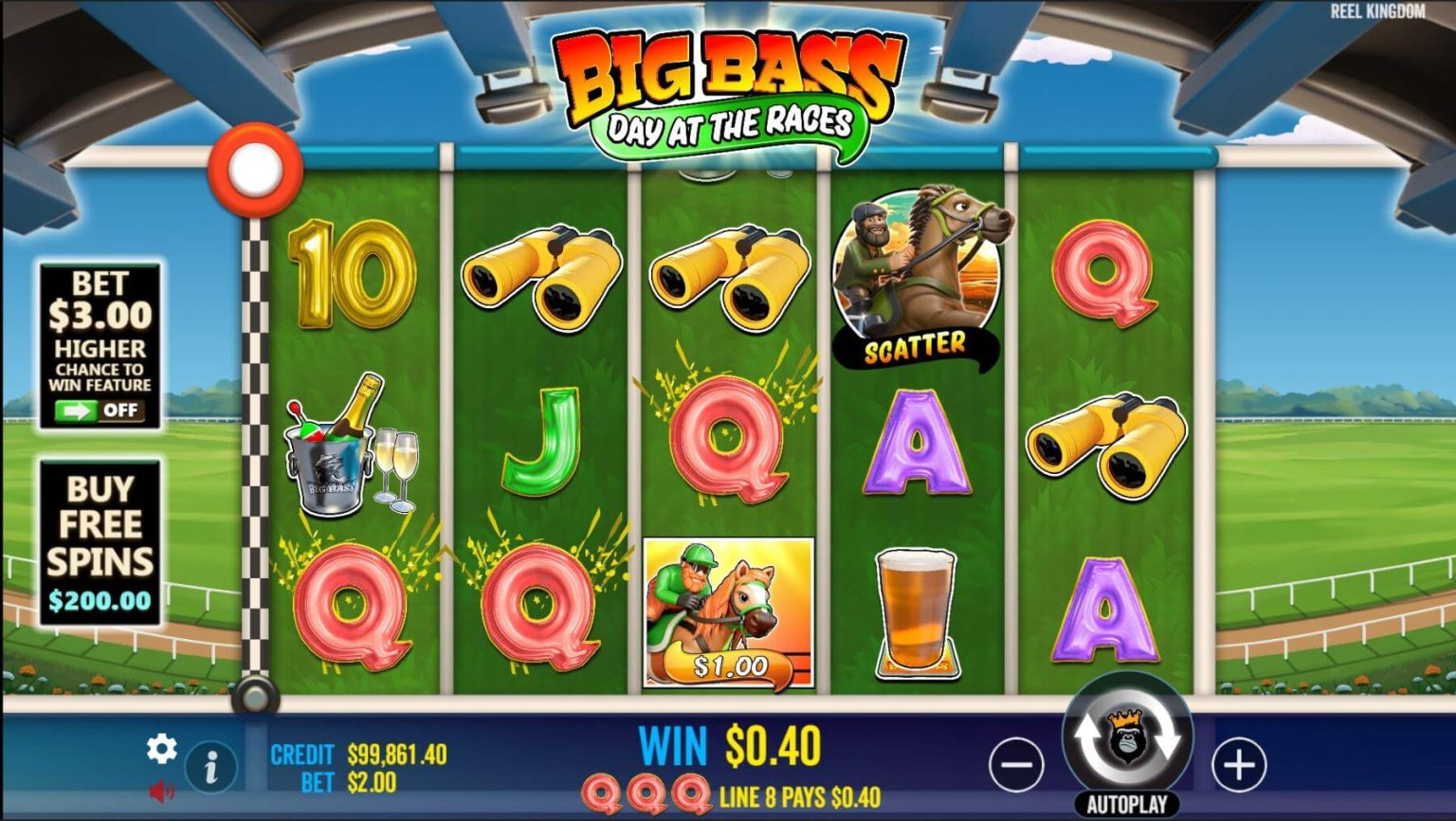
Task: Increase the bet with the plus button
Action: 1239,764
